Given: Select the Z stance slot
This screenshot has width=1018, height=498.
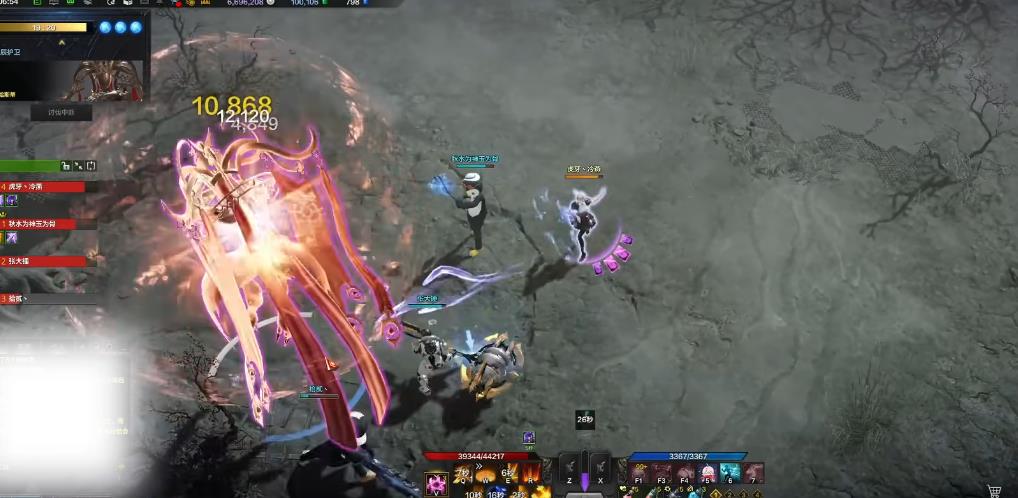Looking at the screenshot, I should point(571,468).
